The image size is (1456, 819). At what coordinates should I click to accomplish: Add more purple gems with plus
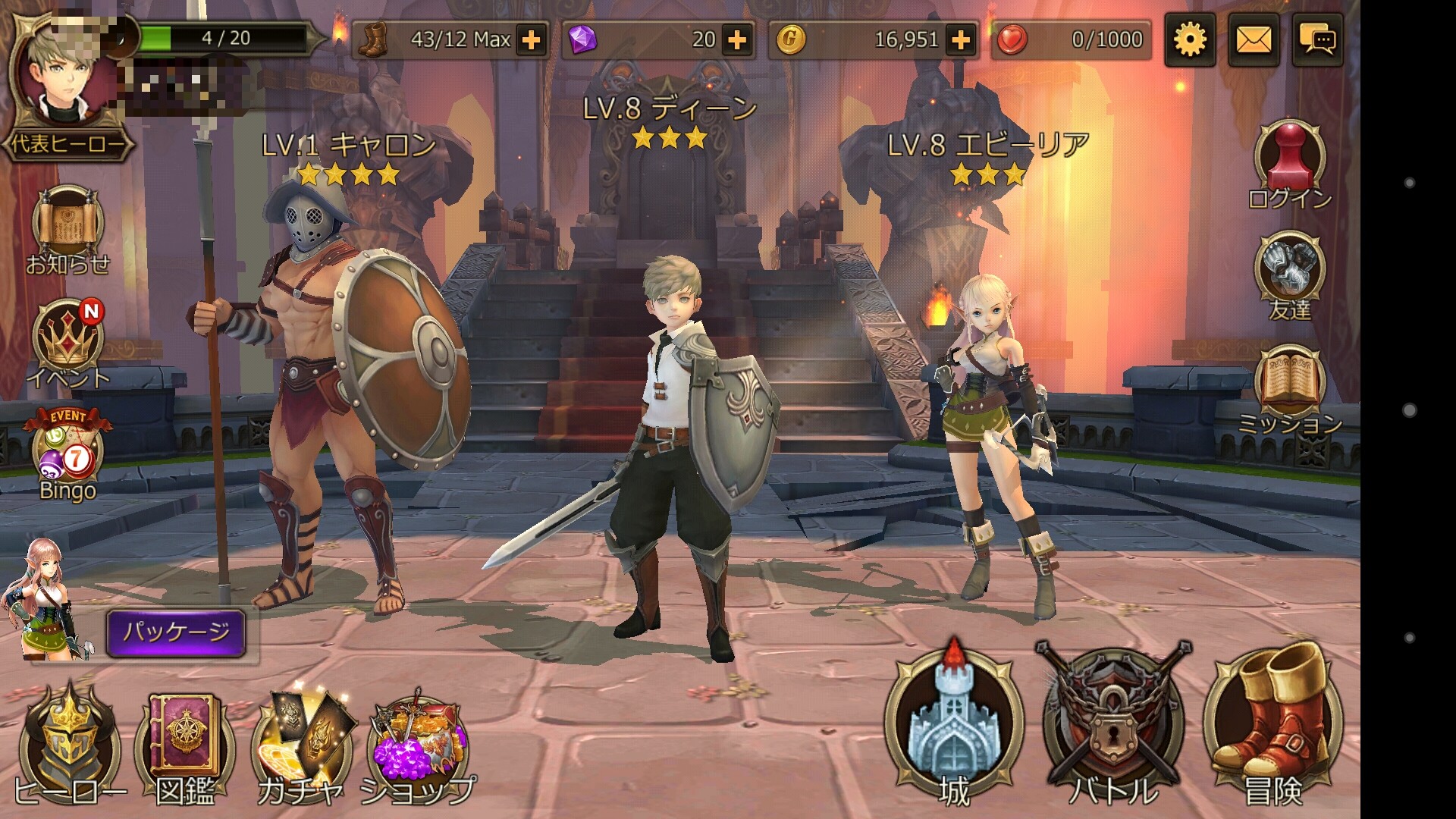pyautogui.click(x=737, y=39)
